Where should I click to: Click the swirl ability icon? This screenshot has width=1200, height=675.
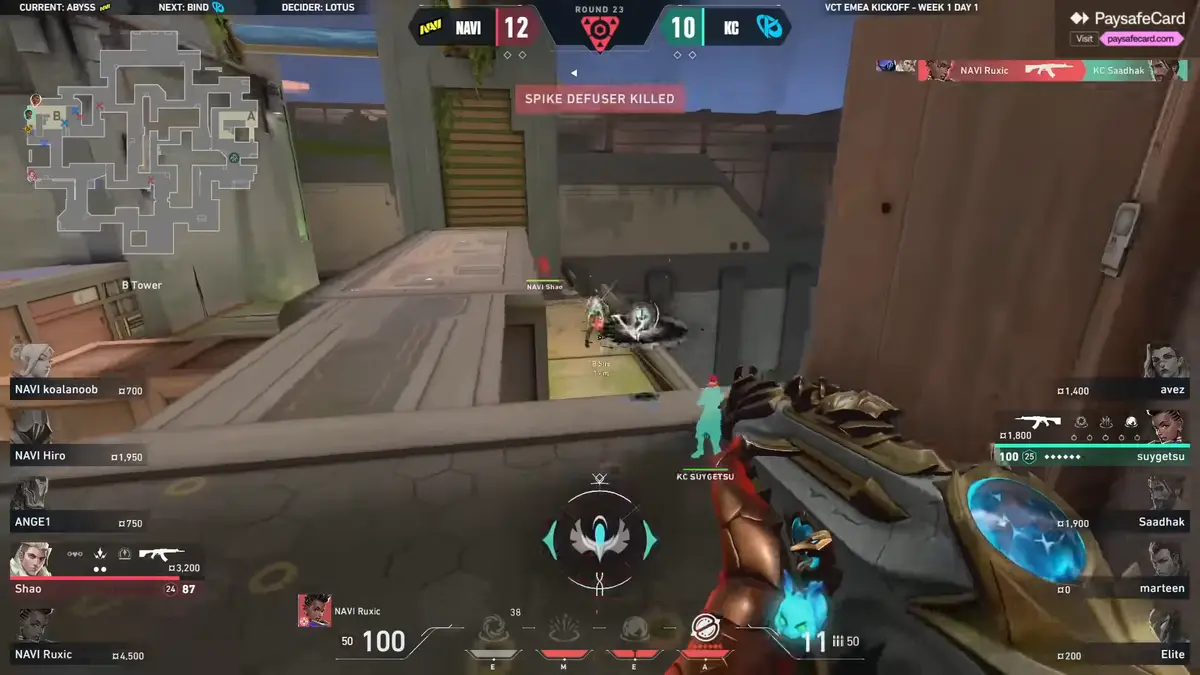coord(493,631)
